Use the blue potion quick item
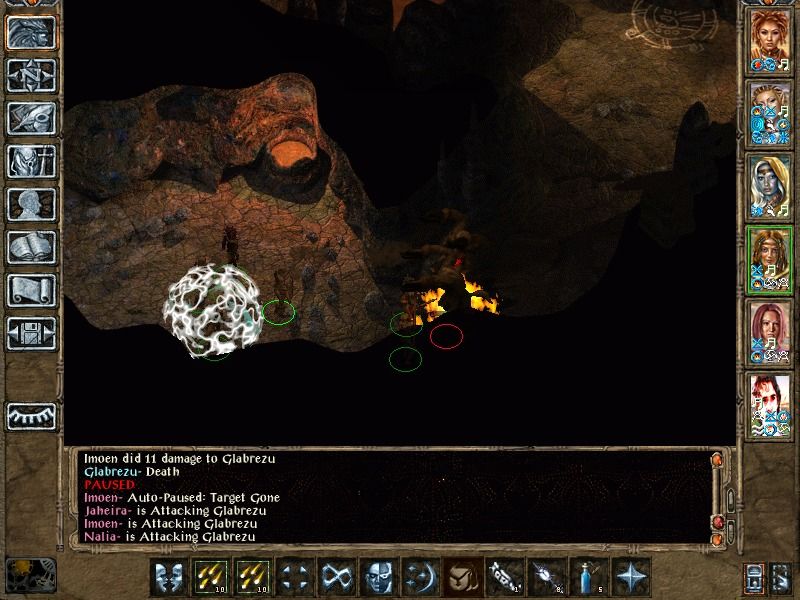Screen dimensions: 800x600 [587, 577]
